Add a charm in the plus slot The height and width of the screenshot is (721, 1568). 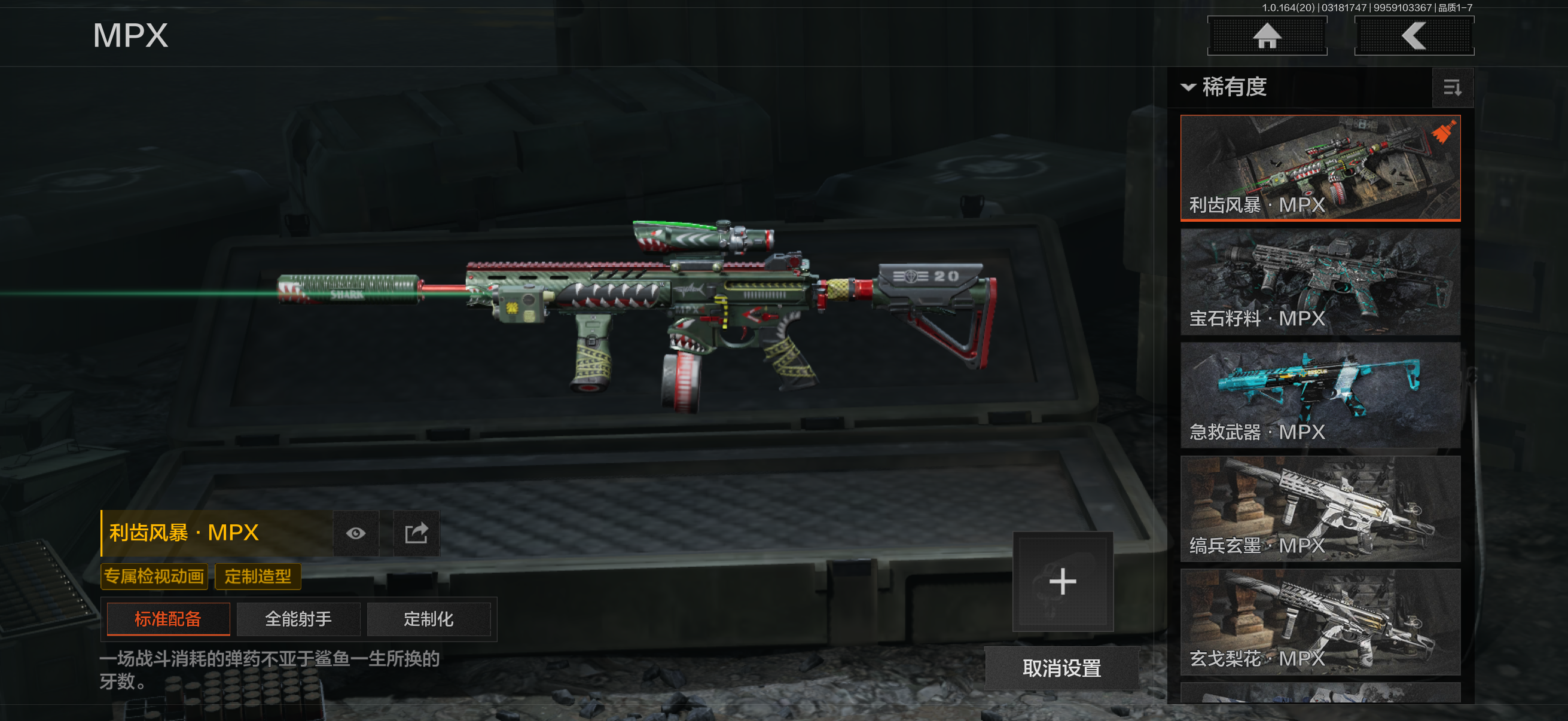click(1062, 582)
